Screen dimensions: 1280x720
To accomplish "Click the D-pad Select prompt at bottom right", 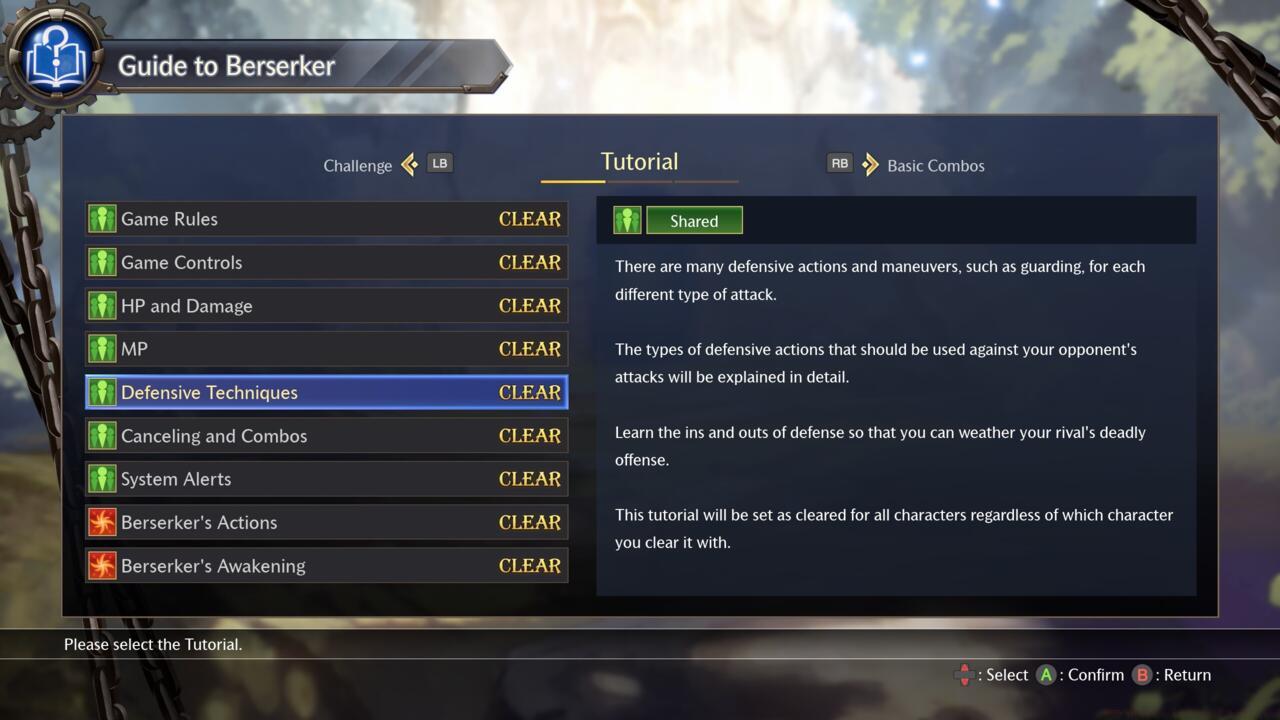I will (x=963, y=675).
